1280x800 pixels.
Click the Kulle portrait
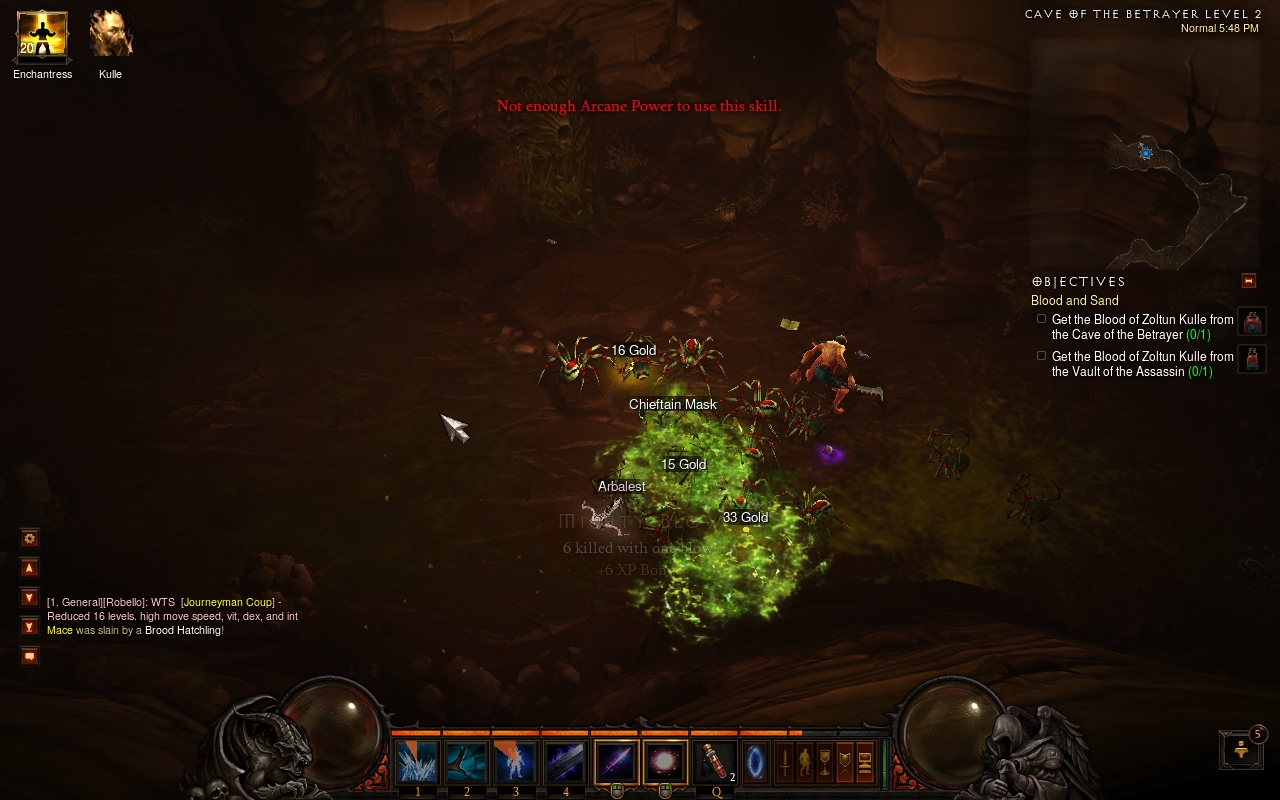pyautogui.click(x=110, y=35)
